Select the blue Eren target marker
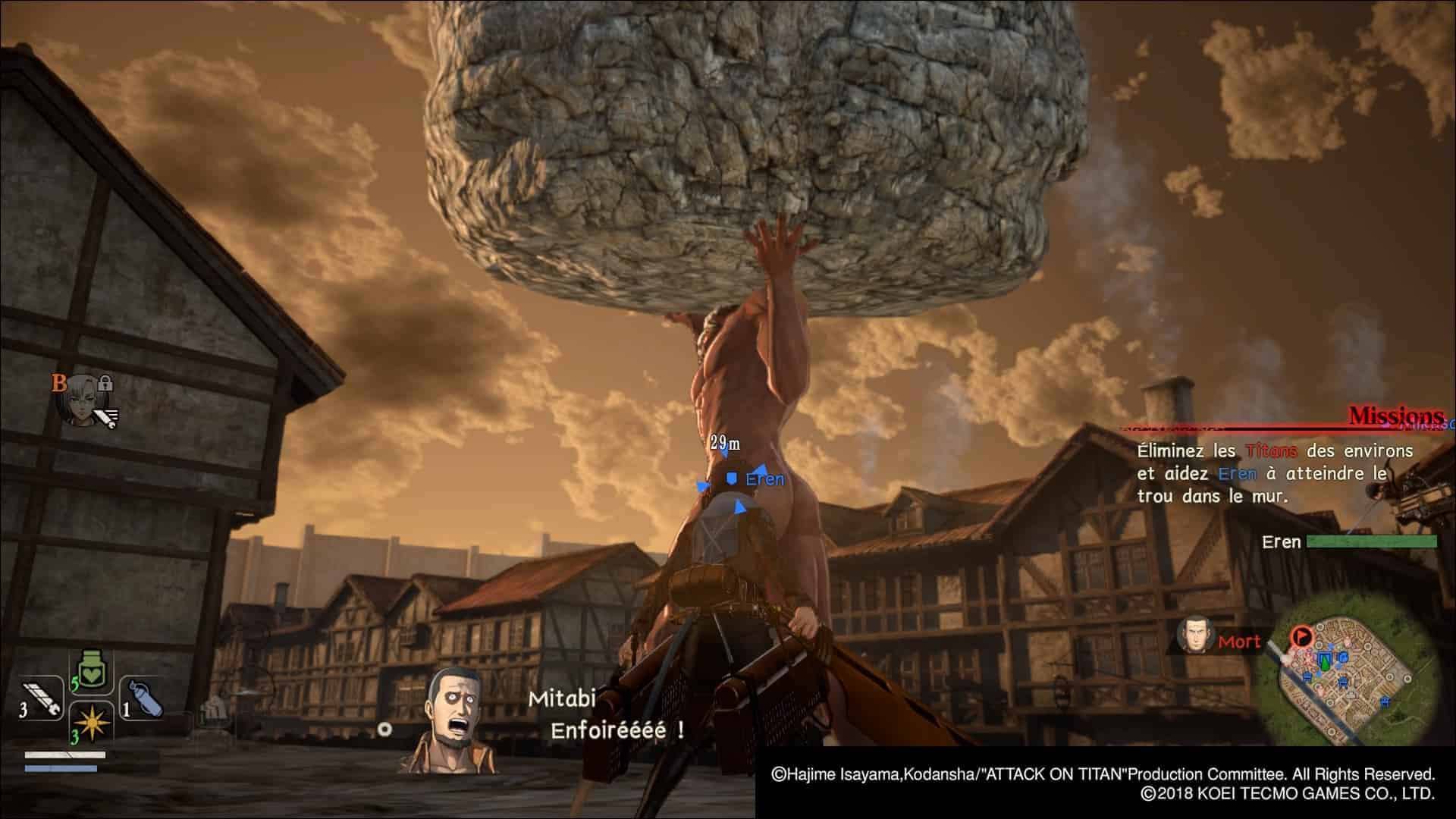The height and width of the screenshot is (819, 1456). (x=732, y=479)
